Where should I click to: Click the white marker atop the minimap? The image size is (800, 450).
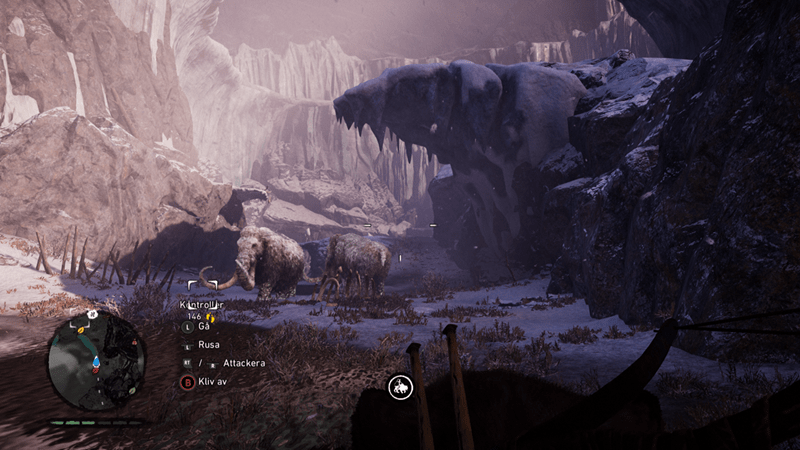91,315
